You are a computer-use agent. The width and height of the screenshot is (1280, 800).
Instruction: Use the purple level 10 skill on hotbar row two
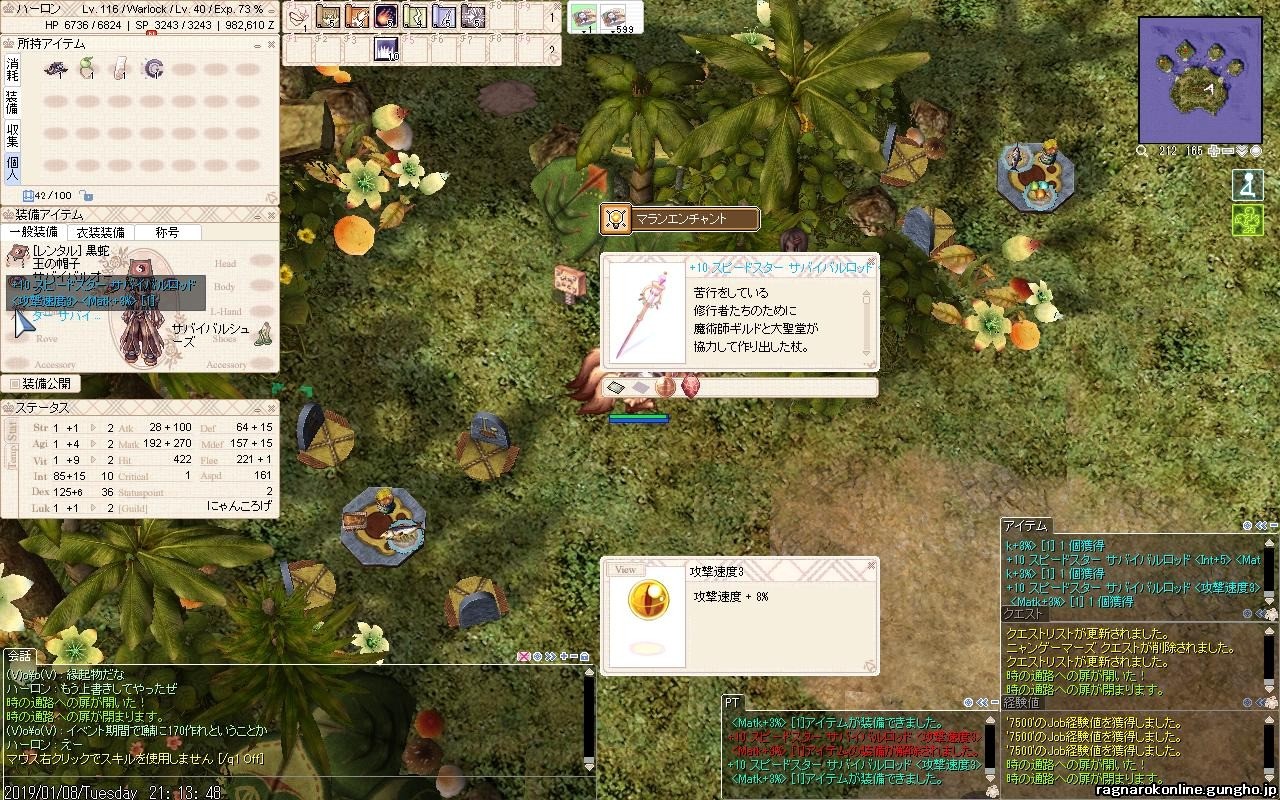(x=386, y=49)
